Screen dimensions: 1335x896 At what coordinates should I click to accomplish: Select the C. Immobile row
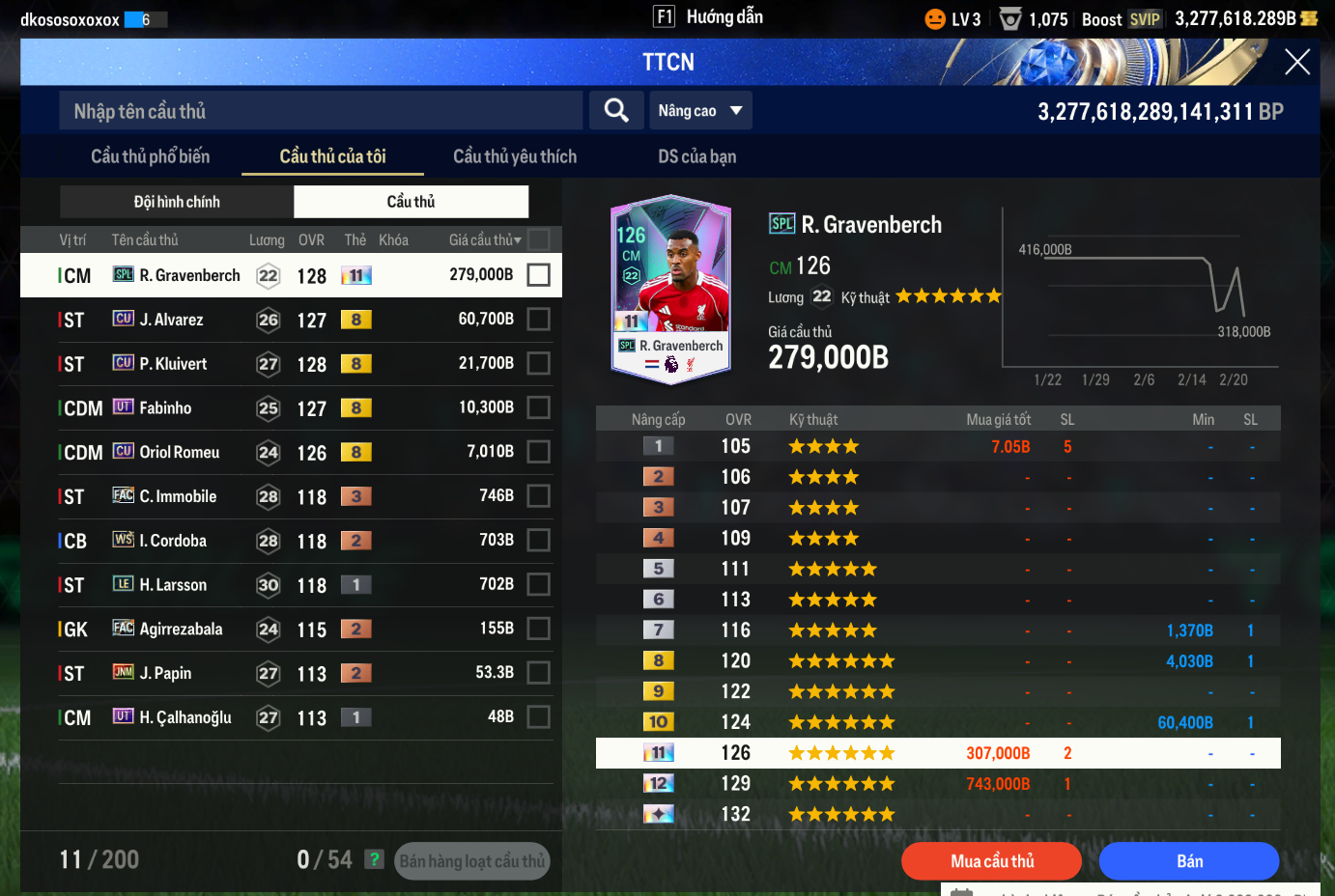pos(290,496)
